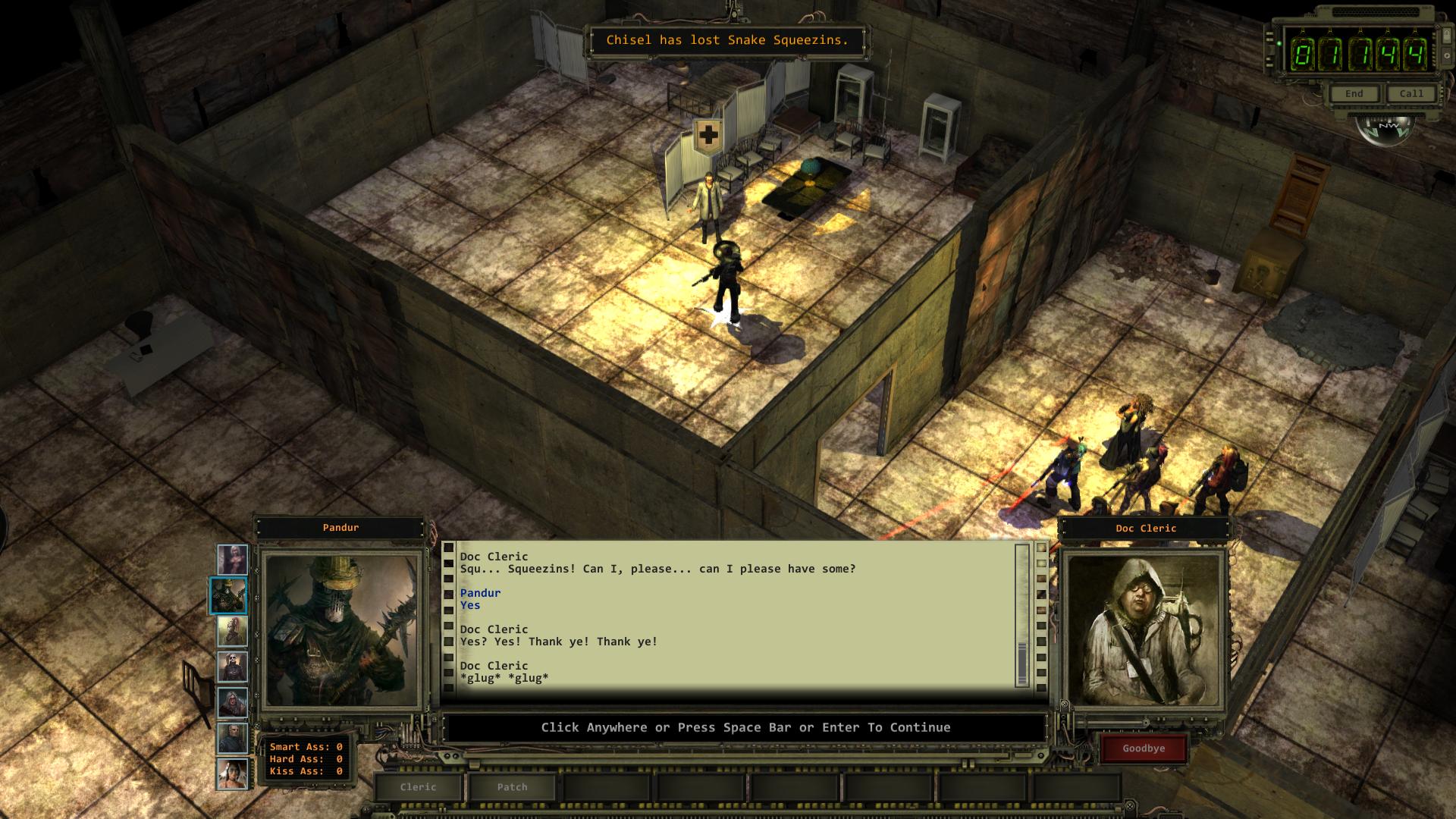Click Pandur's large speaker portrait
1456x819 pixels.
(x=340, y=629)
